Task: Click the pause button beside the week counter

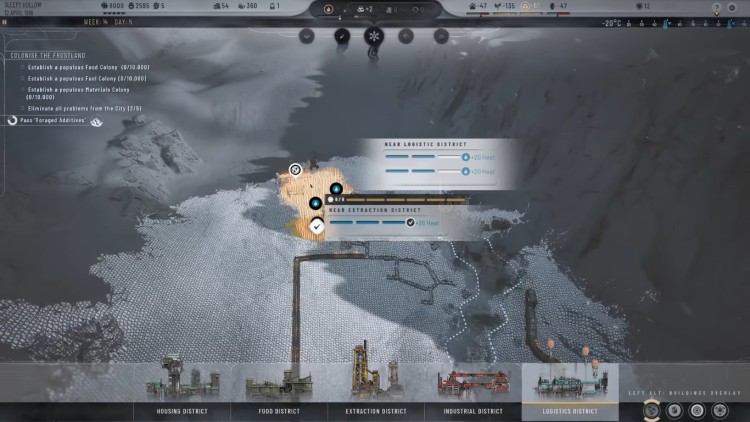Action: coord(5,21)
